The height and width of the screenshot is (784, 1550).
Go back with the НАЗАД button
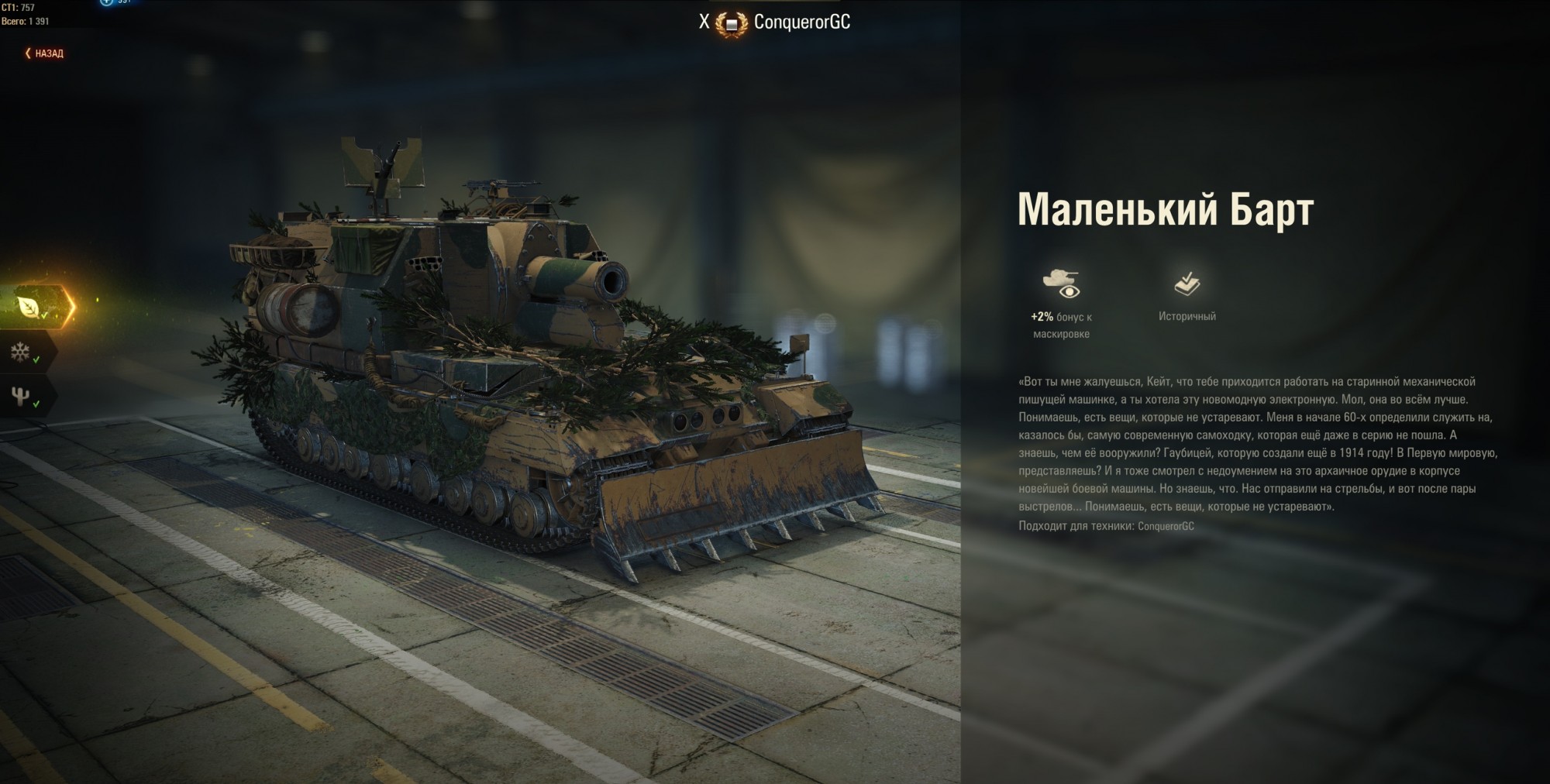tap(45, 53)
